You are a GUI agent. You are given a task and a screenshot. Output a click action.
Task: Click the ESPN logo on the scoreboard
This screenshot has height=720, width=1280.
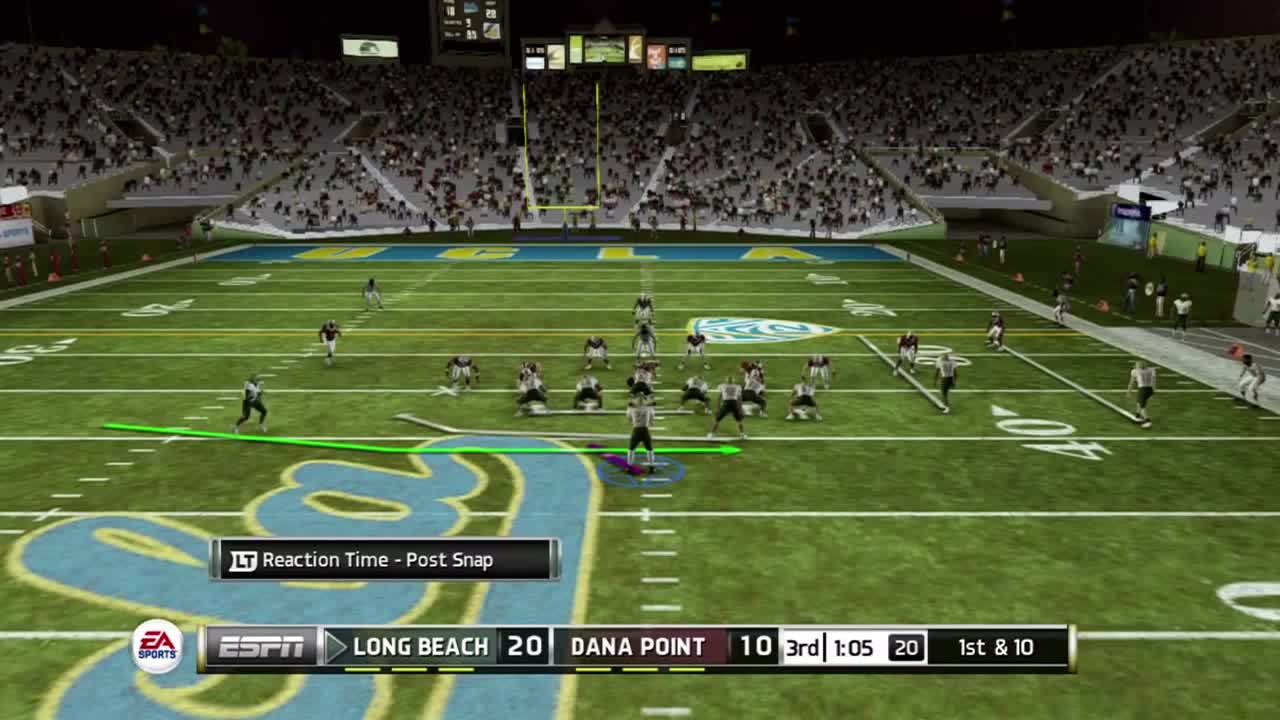259,647
